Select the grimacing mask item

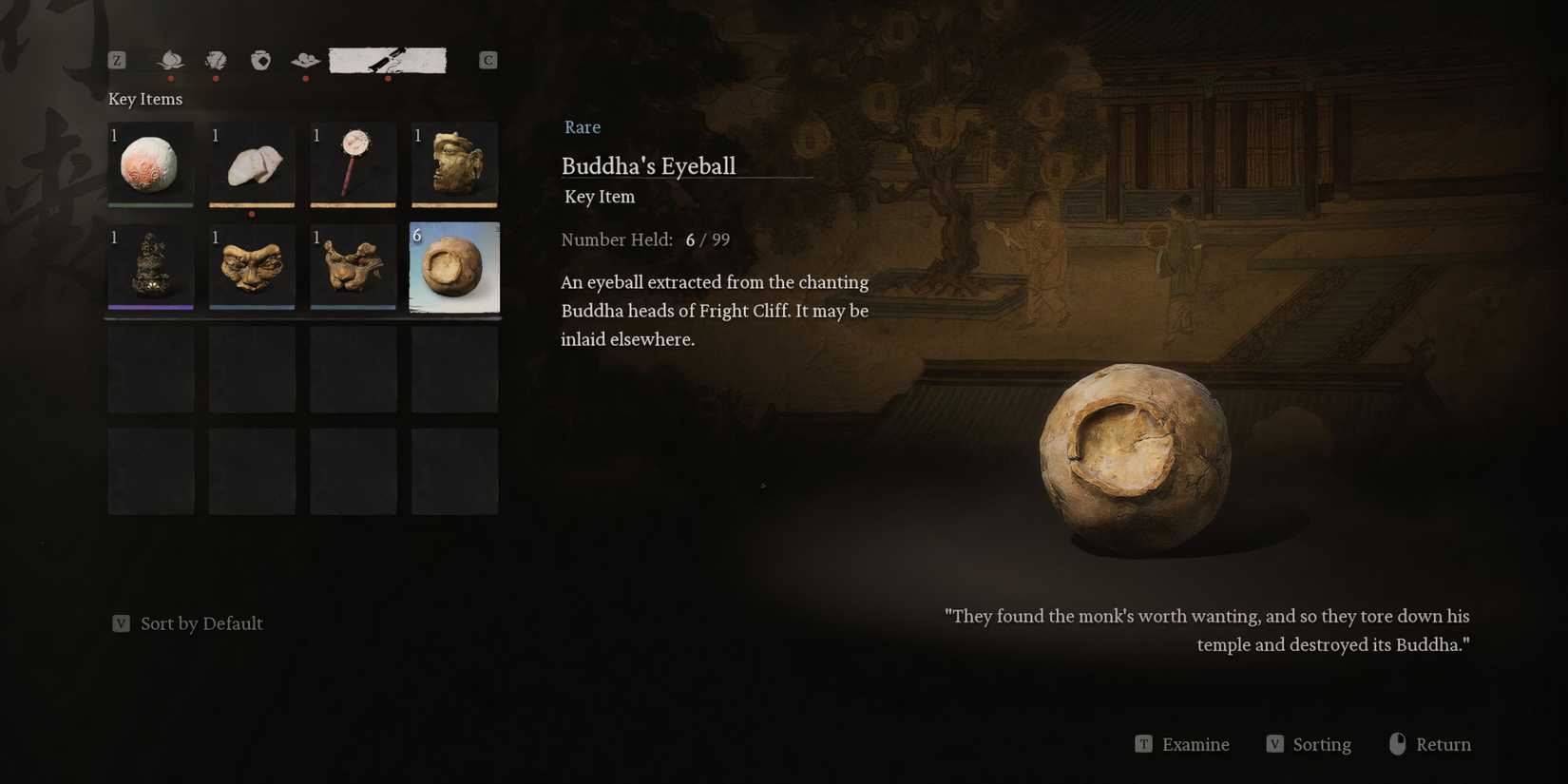coord(251,267)
